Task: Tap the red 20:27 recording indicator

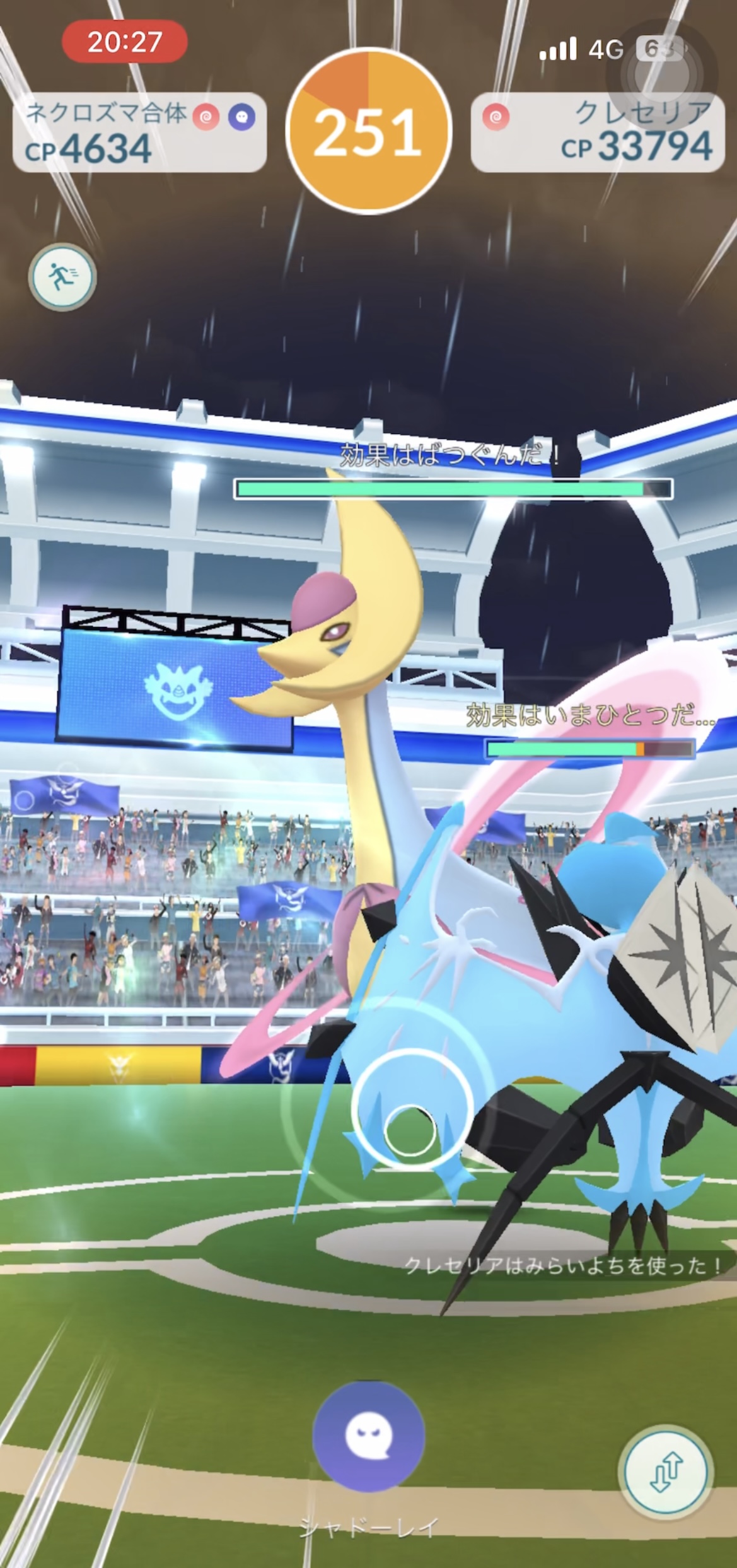Action: coord(124,42)
